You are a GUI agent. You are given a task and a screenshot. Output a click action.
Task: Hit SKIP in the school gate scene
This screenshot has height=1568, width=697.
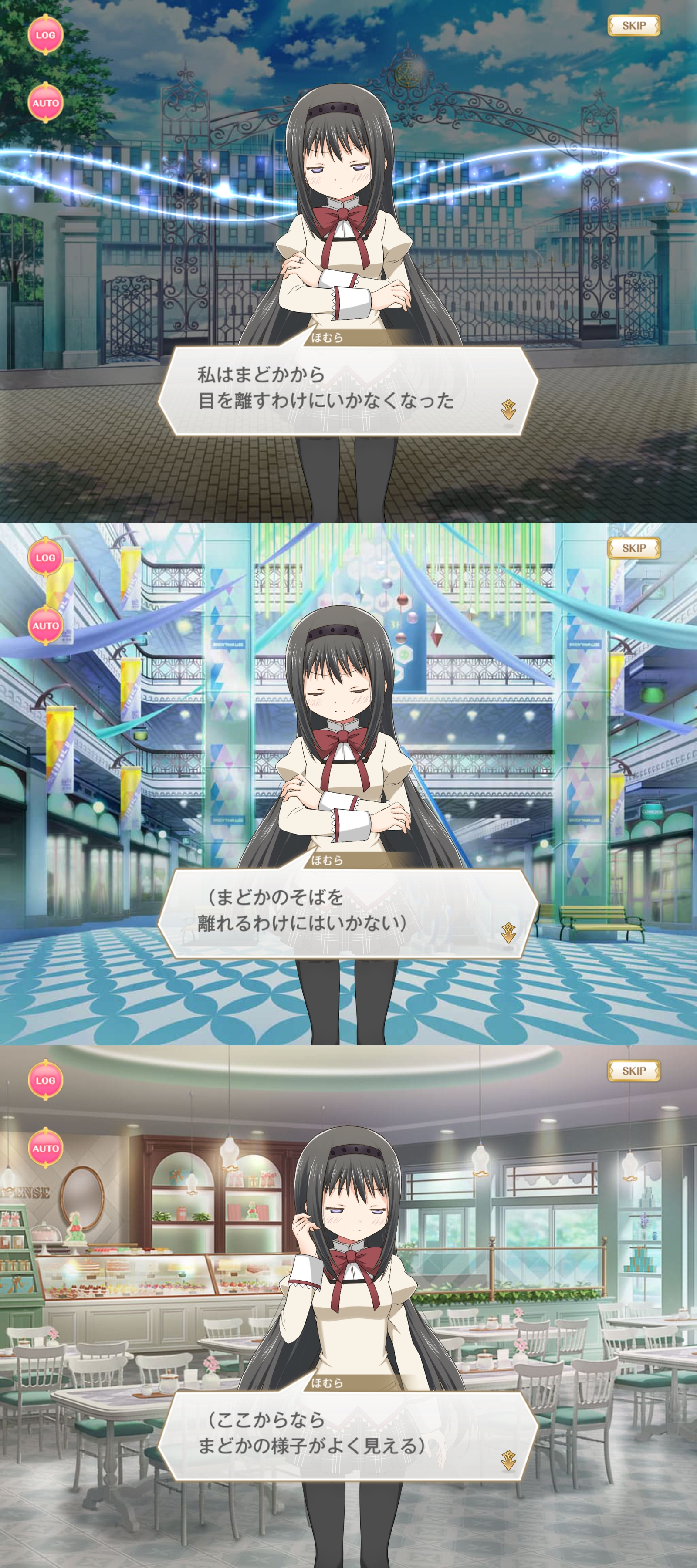click(x=633, y=26)
